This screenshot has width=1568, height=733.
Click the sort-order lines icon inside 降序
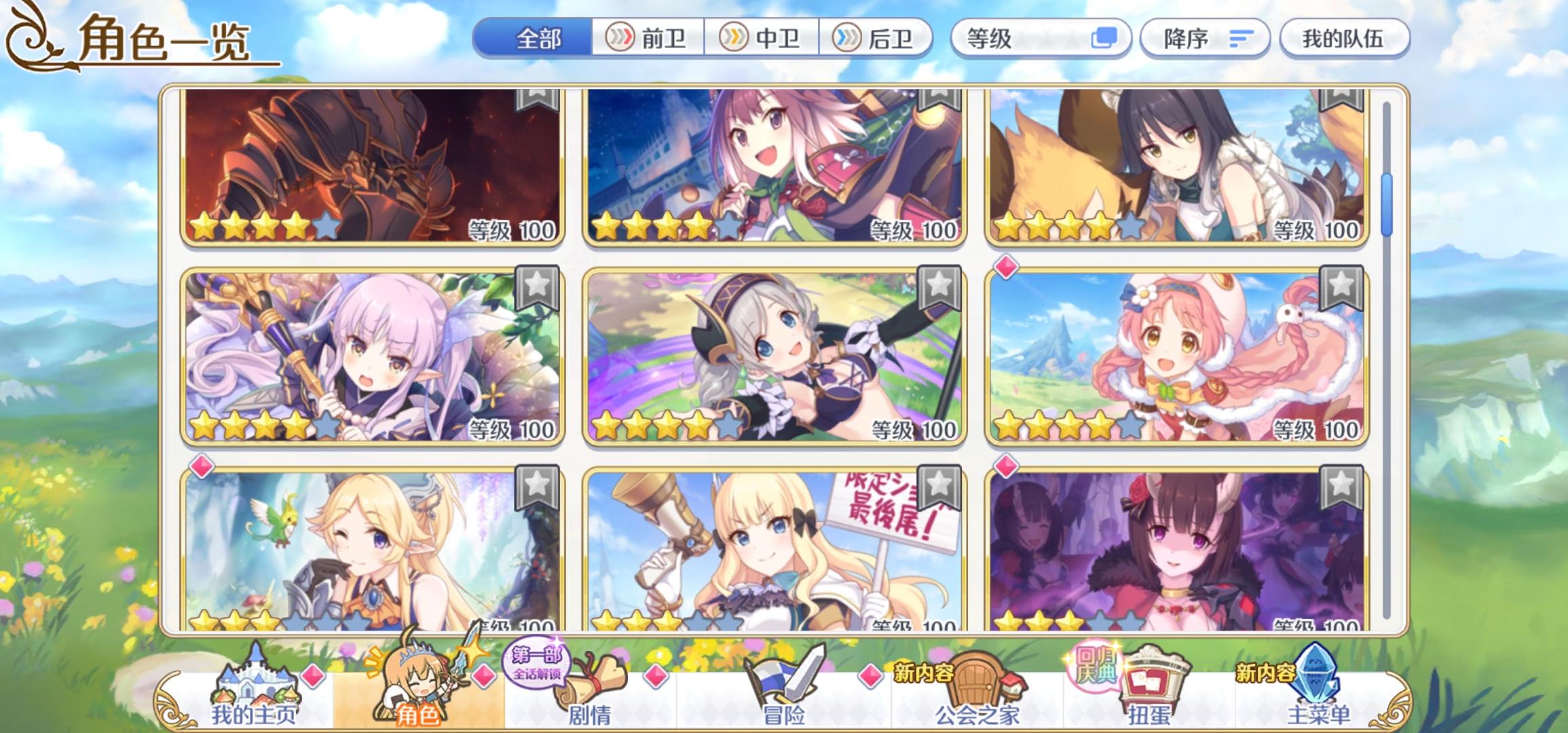point(1242,39)
